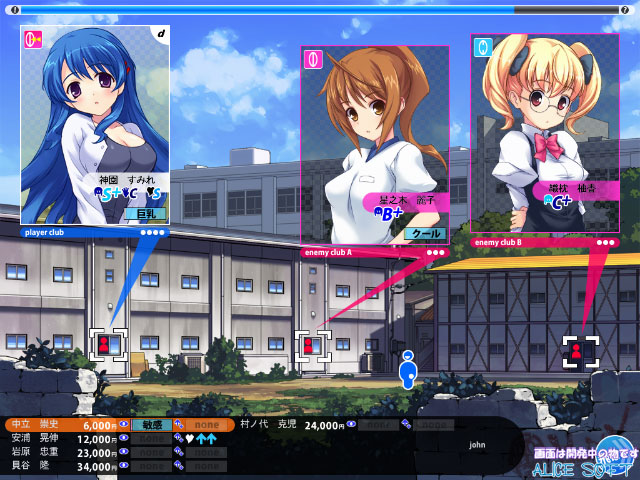Viewport: 640px width, 480px height.
Task: Select the enemy club A bracketed map marker
Action: [x=311, y=346]
